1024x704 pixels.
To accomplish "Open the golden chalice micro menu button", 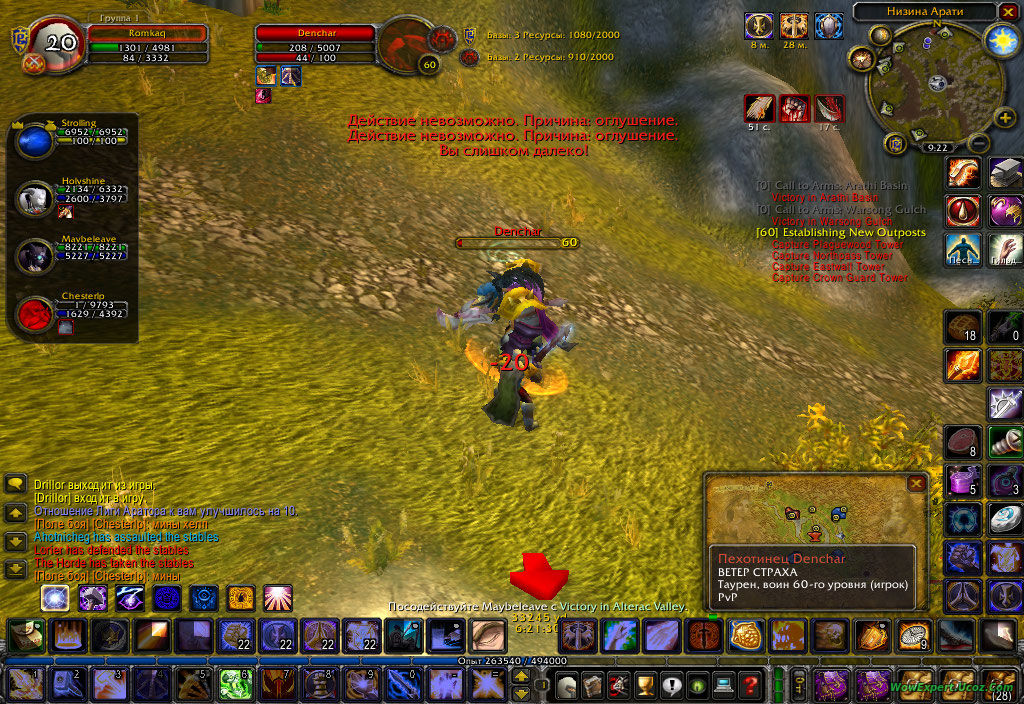I will click(645, 686).
